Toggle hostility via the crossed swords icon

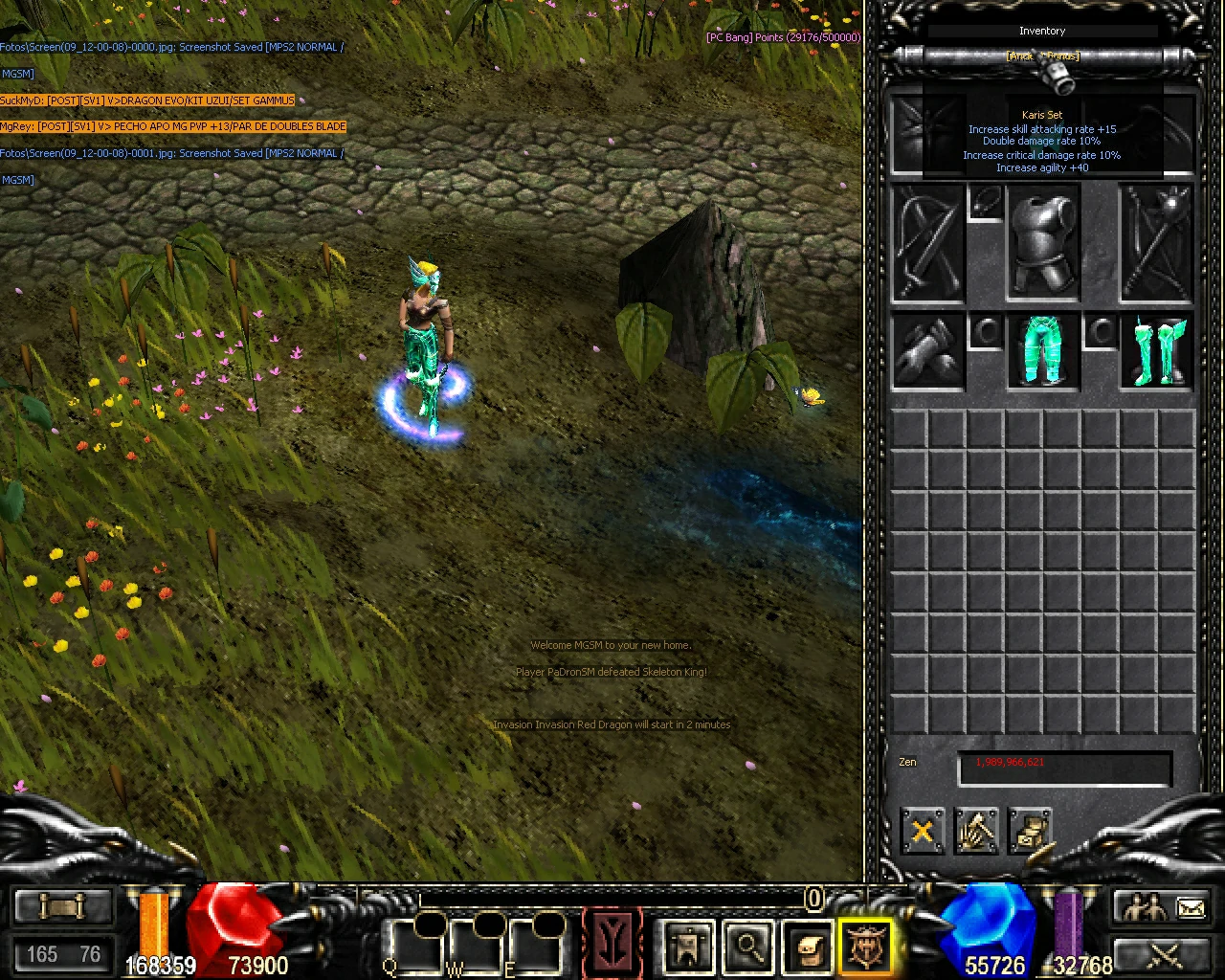1163,955
